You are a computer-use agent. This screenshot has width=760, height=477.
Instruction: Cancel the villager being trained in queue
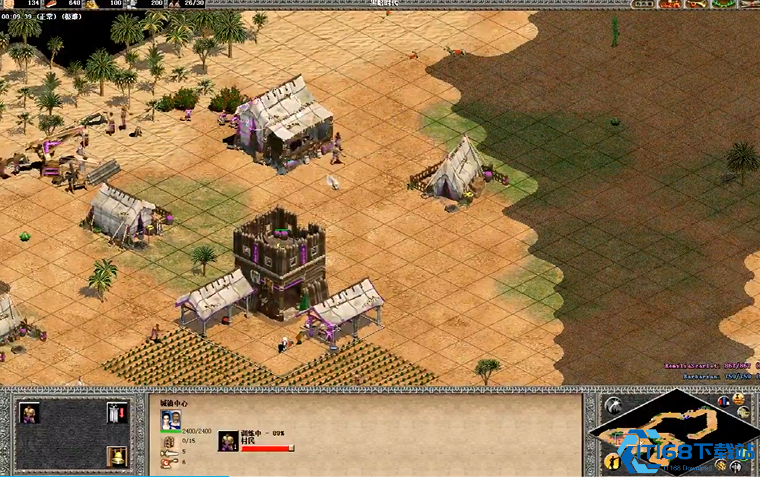click(x=229, y=440)
